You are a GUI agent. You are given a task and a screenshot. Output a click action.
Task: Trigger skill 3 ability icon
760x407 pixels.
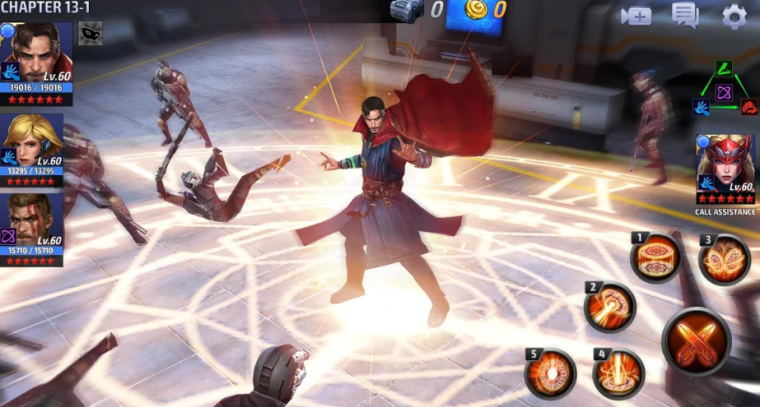724,260
